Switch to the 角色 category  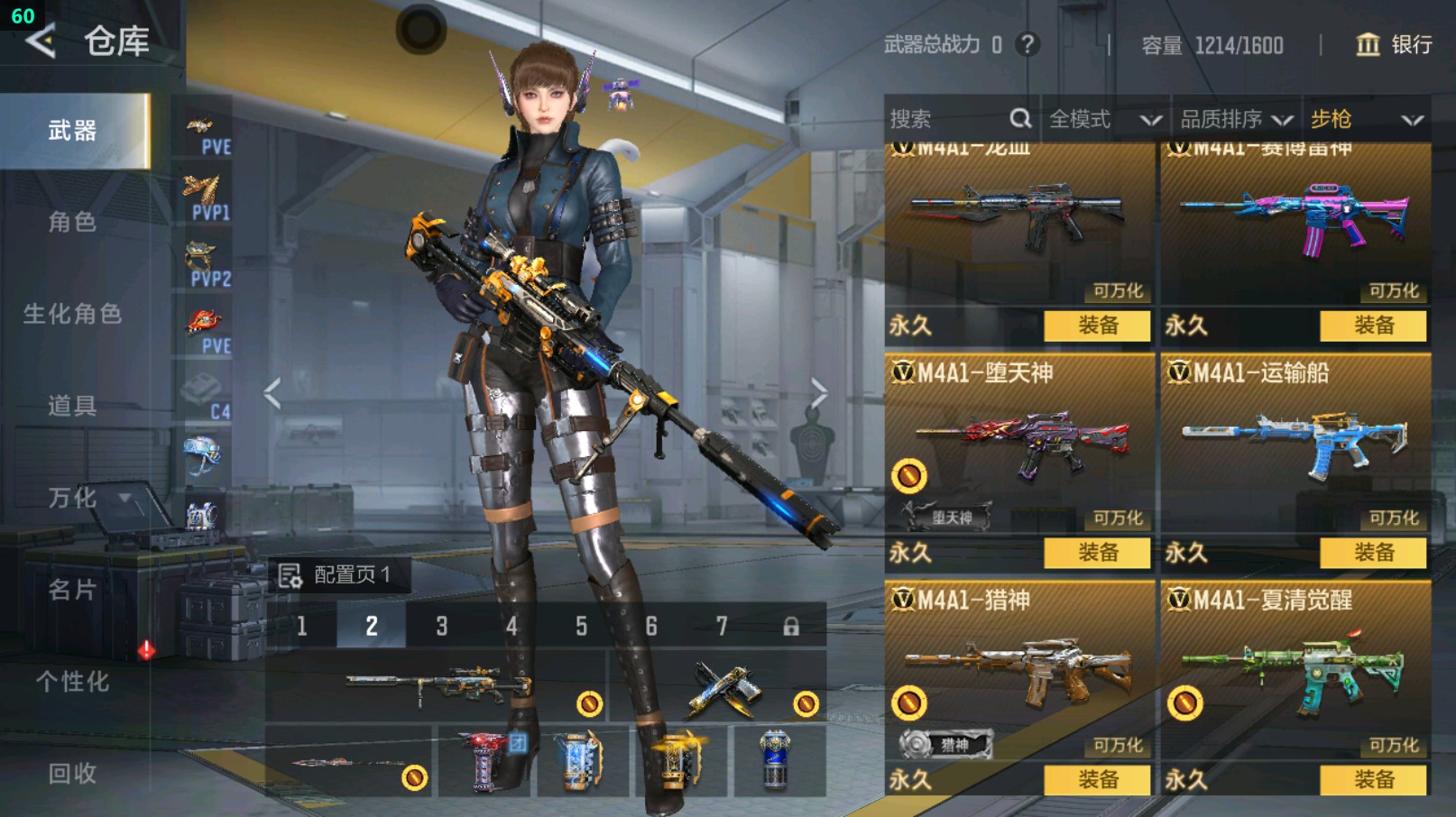click(72, 222)
